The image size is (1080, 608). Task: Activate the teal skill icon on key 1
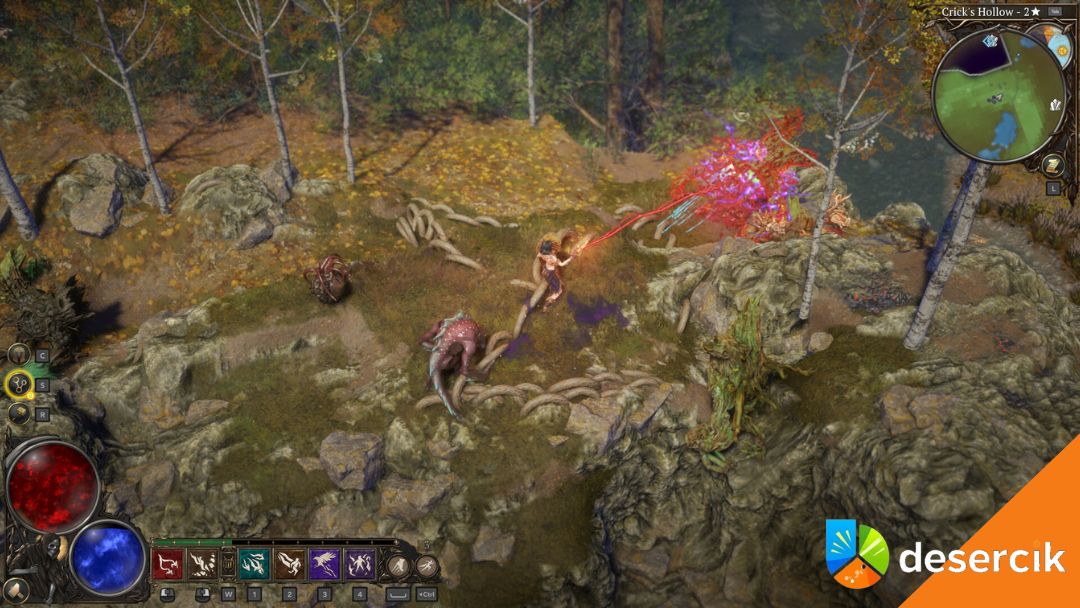253,565
